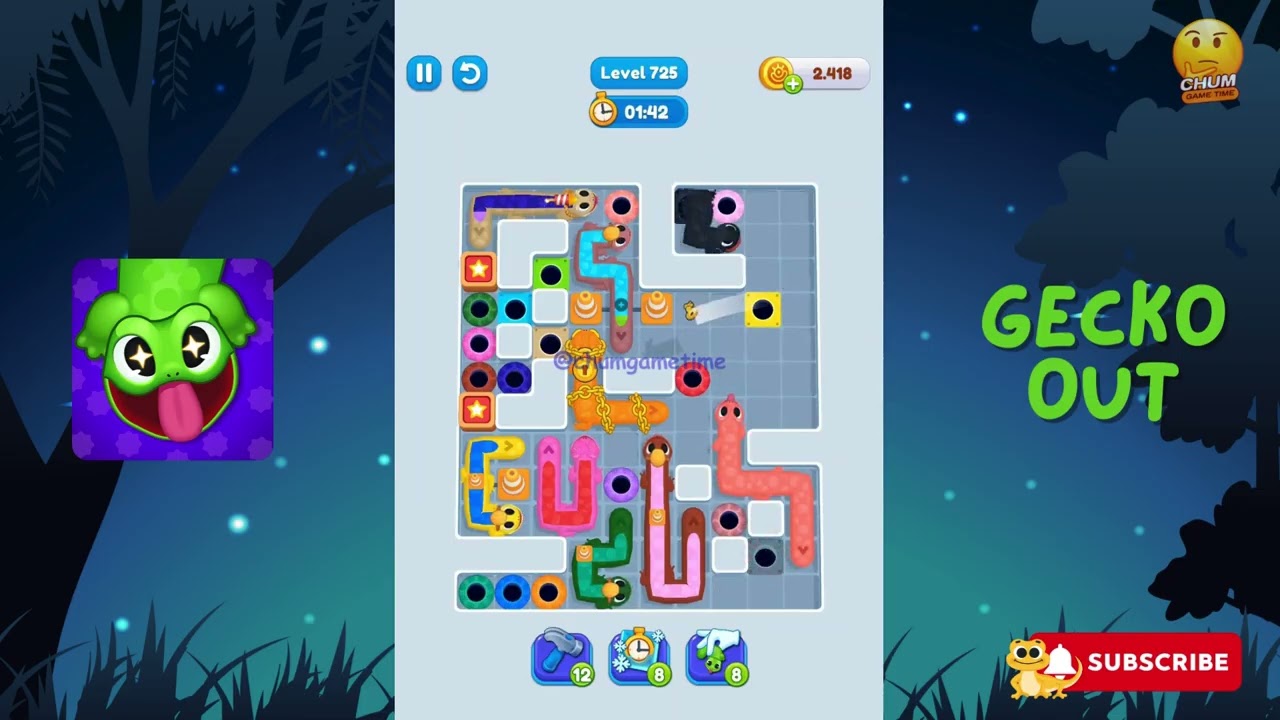This screenshot has width=1280, height=720.
Task: Tap the freeze booster count badge
Action: [657, 676]
